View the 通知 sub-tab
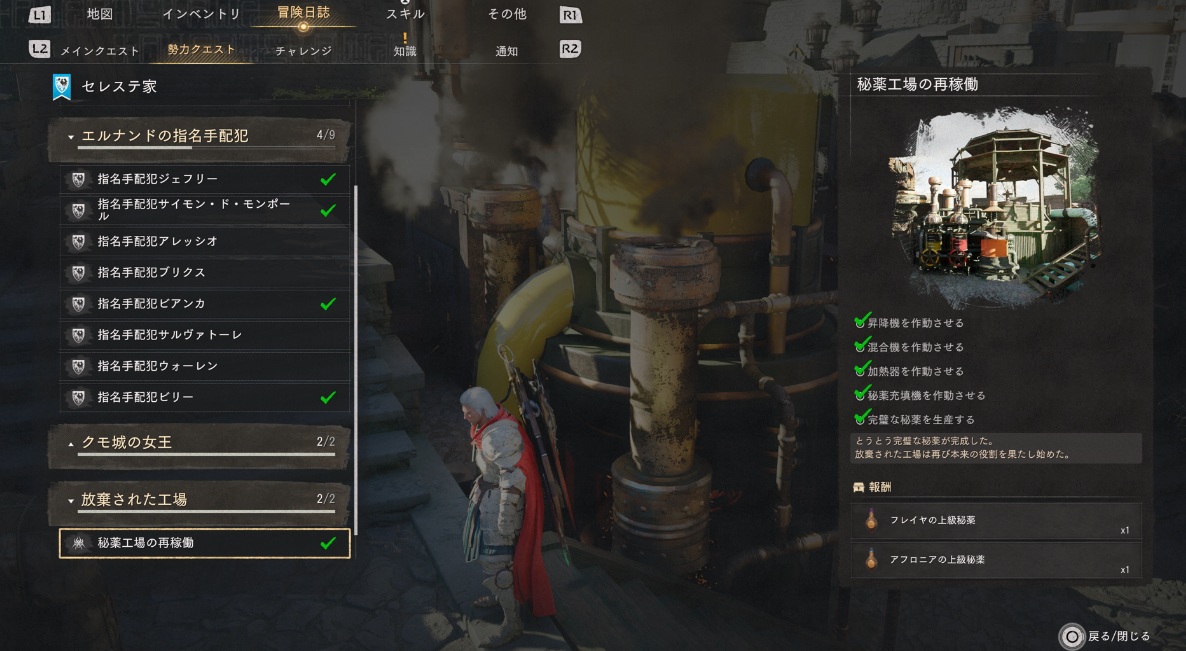This screenshot has width=1186, height=651. click(506, 50)
